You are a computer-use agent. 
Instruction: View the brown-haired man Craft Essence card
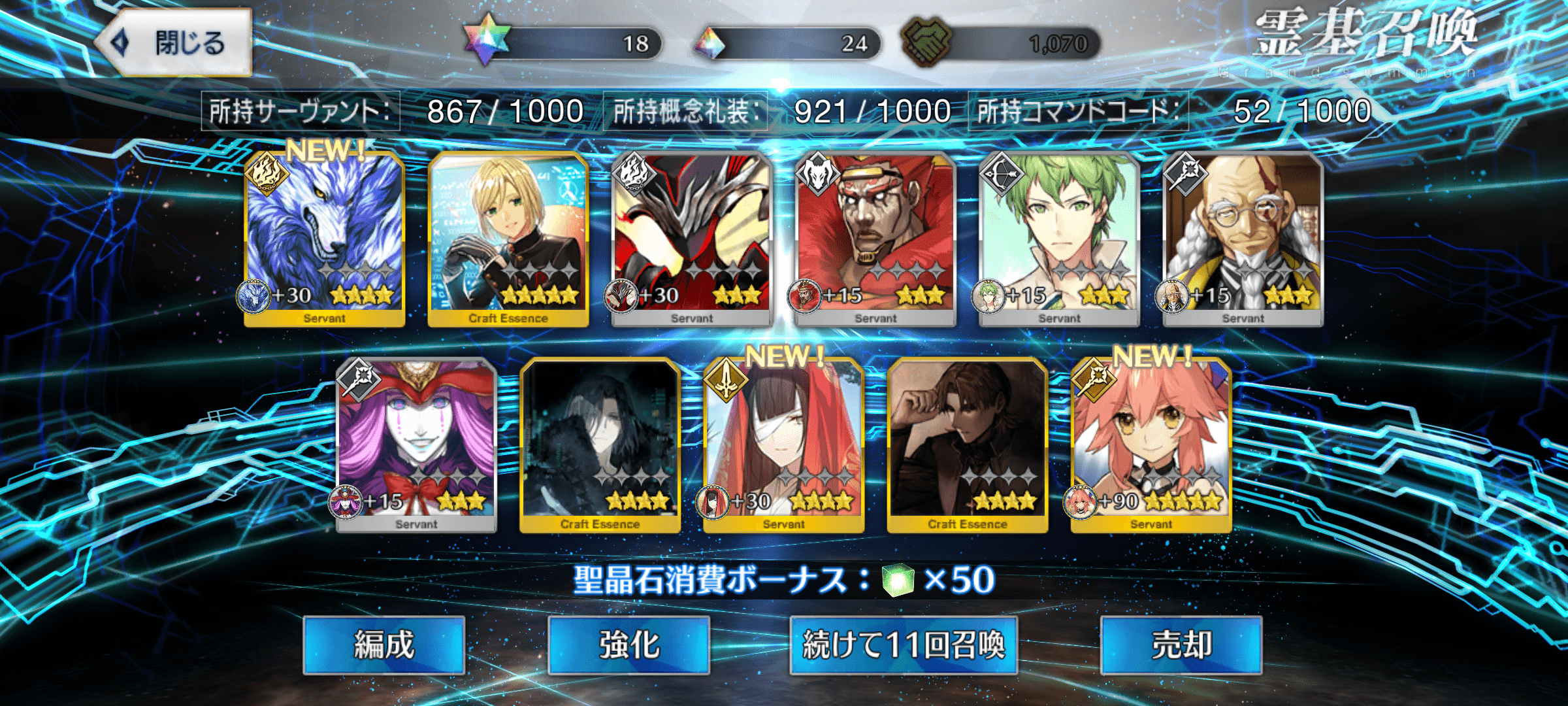[968, 445]
